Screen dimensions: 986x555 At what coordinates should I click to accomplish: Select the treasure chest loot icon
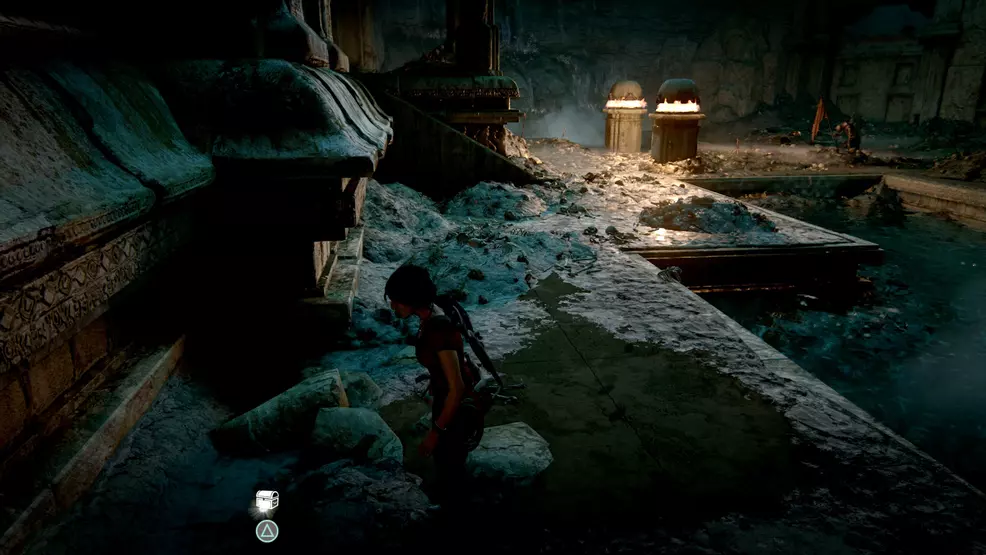267,500
